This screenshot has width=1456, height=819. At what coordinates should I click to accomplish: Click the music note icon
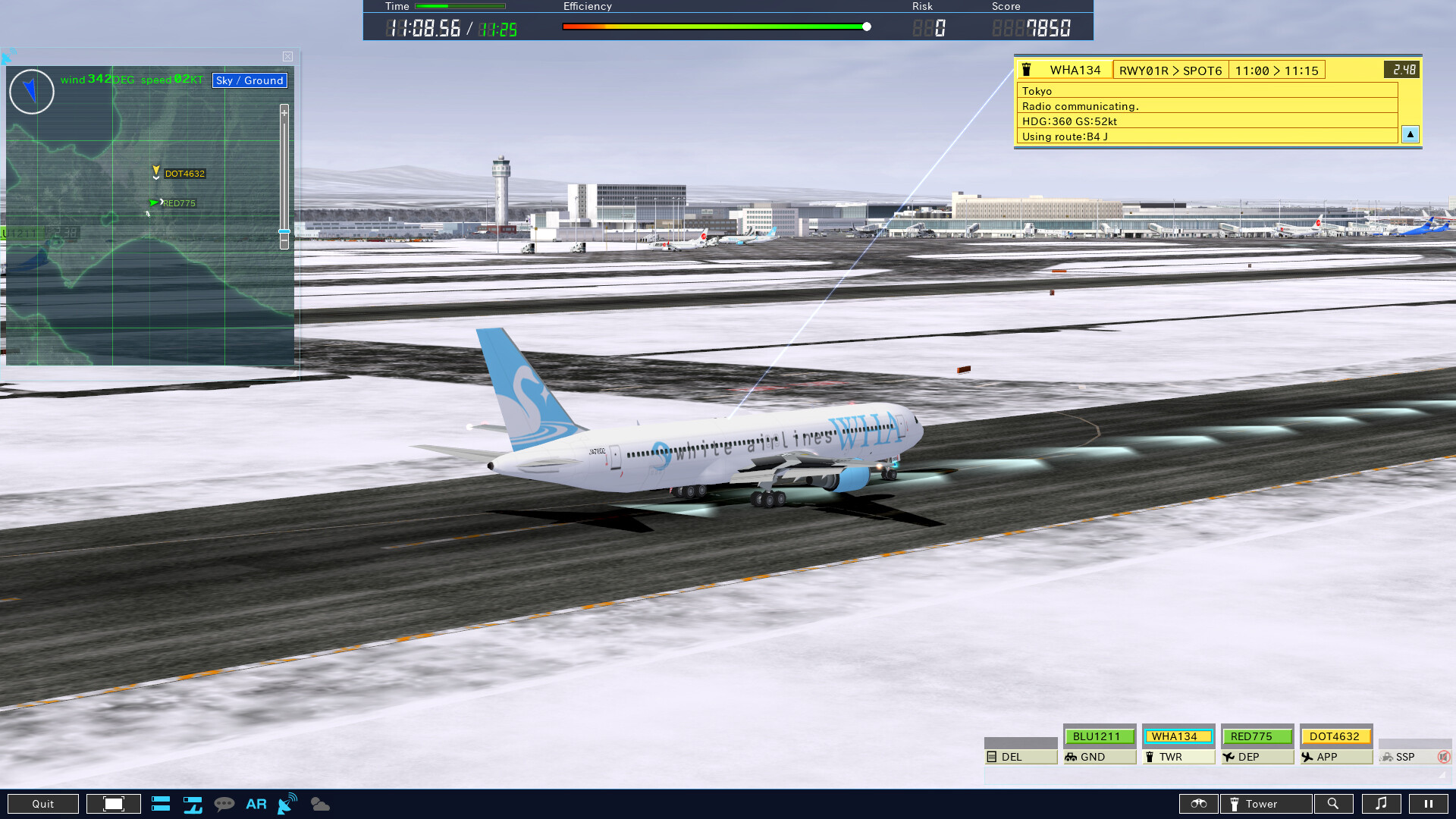[1382, 803]
